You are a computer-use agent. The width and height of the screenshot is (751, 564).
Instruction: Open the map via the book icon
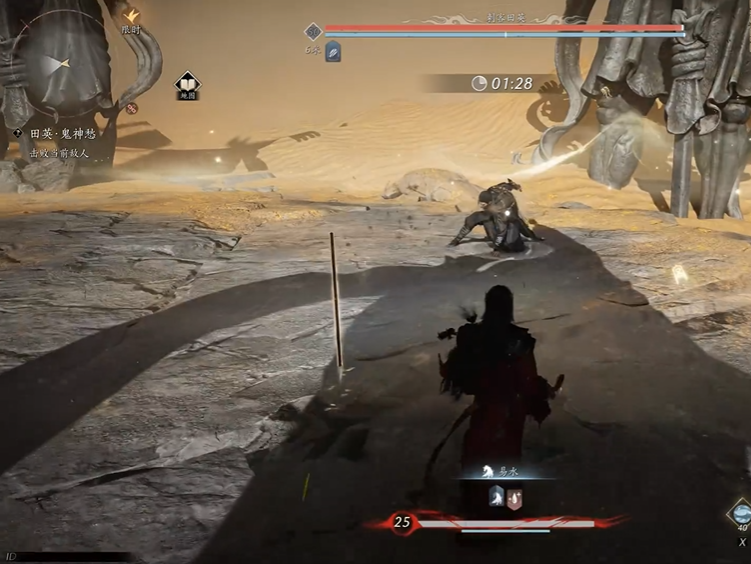click(187, 84)
